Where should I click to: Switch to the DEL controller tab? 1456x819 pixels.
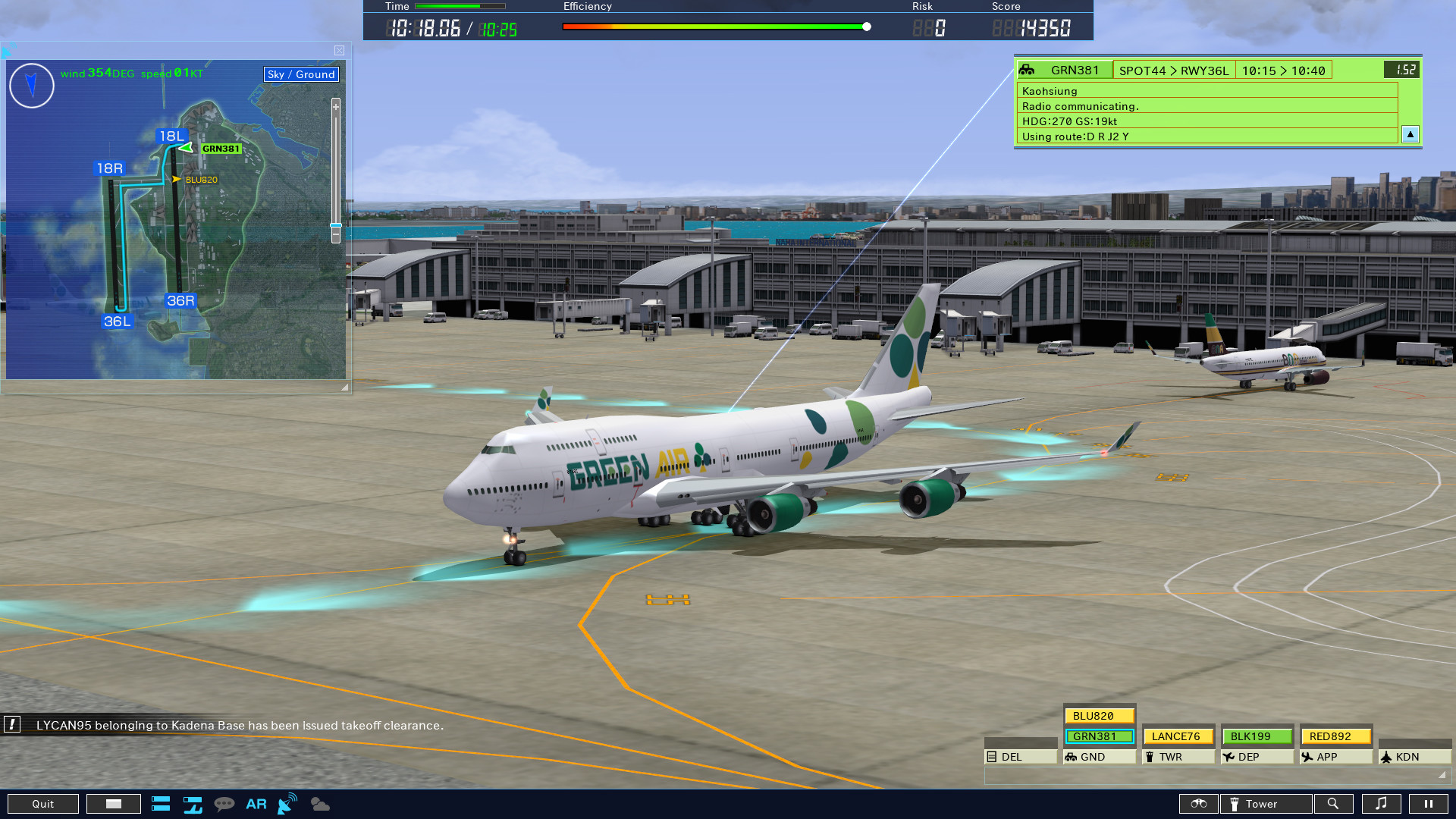pos(1020,756)
